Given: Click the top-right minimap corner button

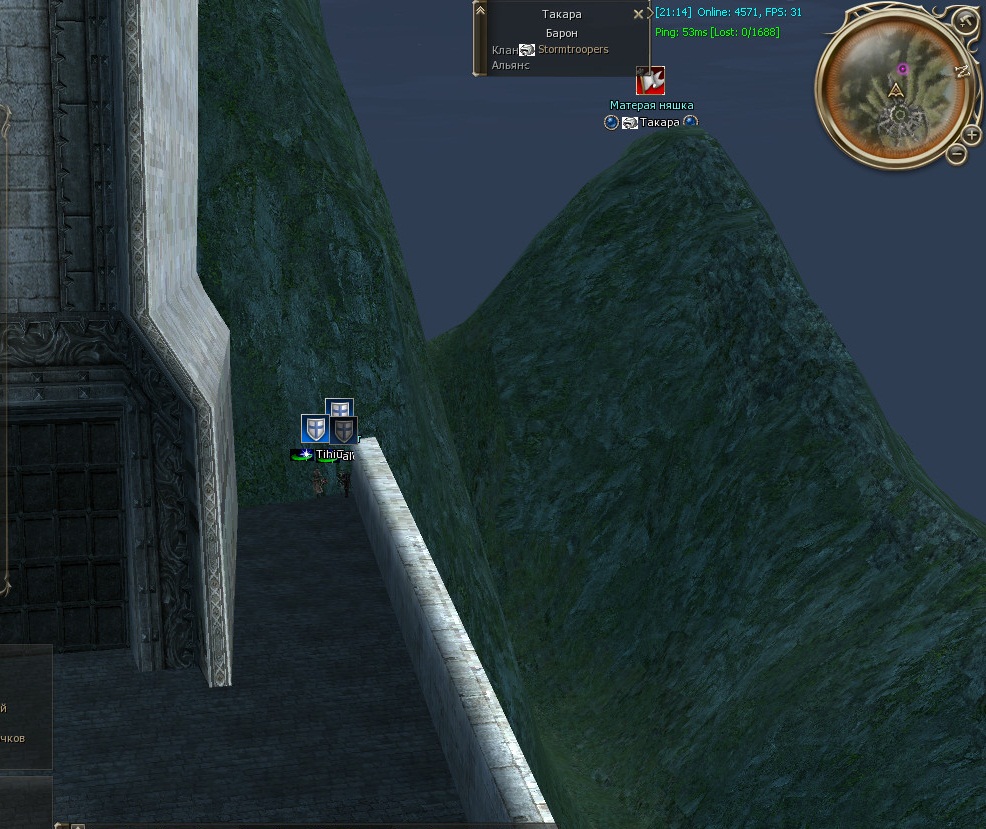Looking at the screenshot, I should (964, 21).
